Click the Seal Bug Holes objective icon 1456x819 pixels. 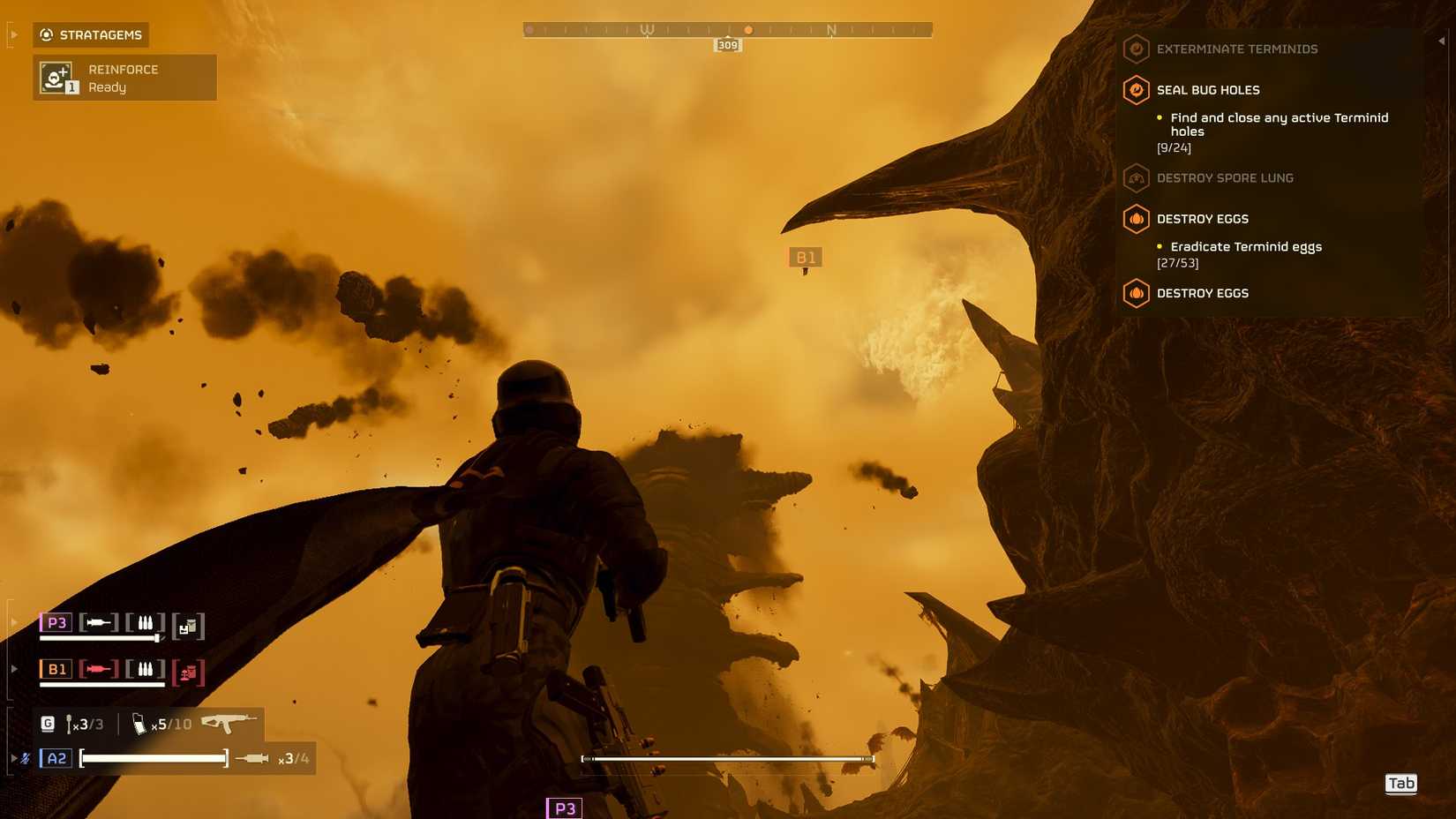(x=1136, y=90)
